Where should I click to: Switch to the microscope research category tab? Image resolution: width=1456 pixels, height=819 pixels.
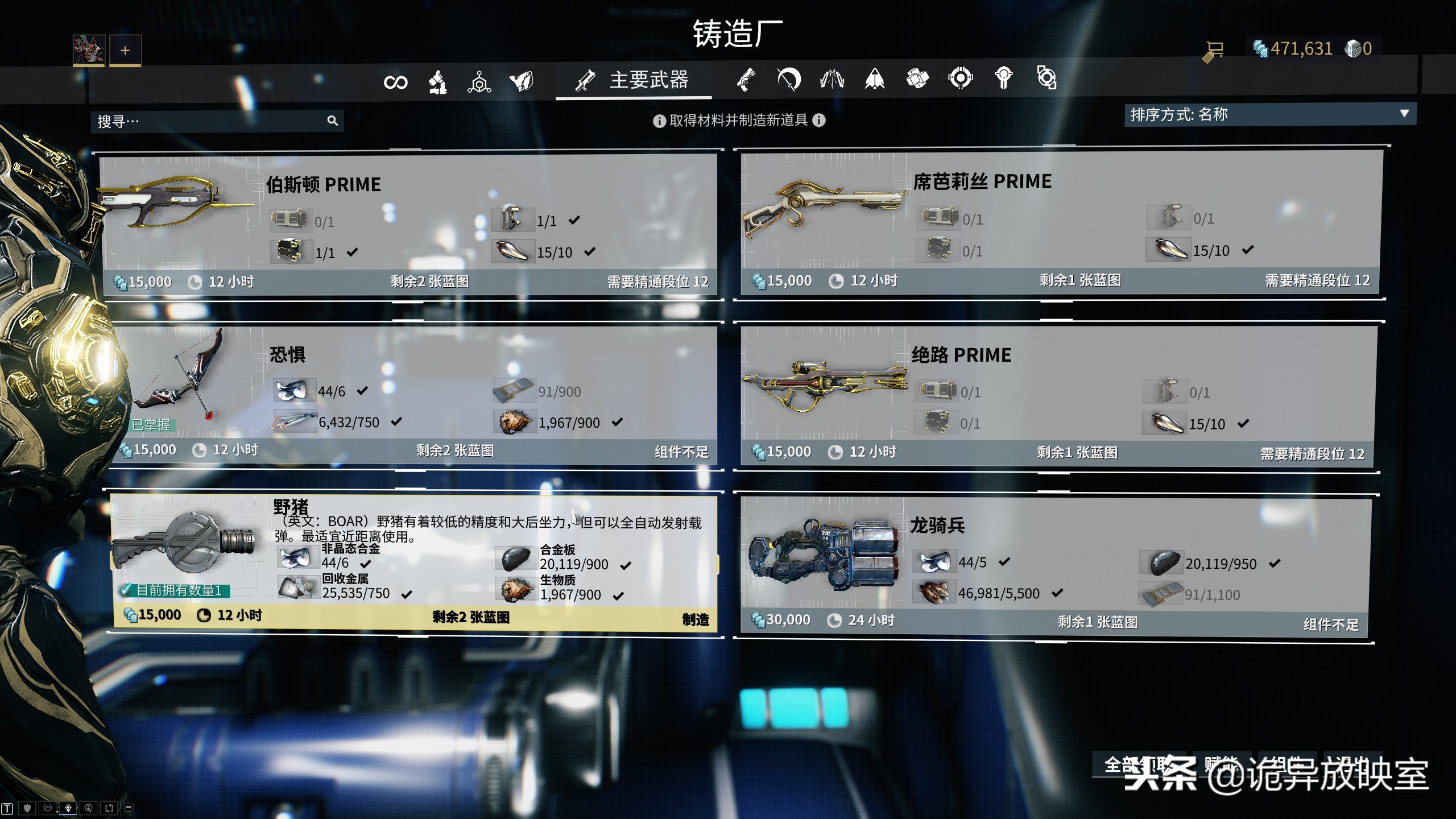pyautogui.click(x=437, y=82)
